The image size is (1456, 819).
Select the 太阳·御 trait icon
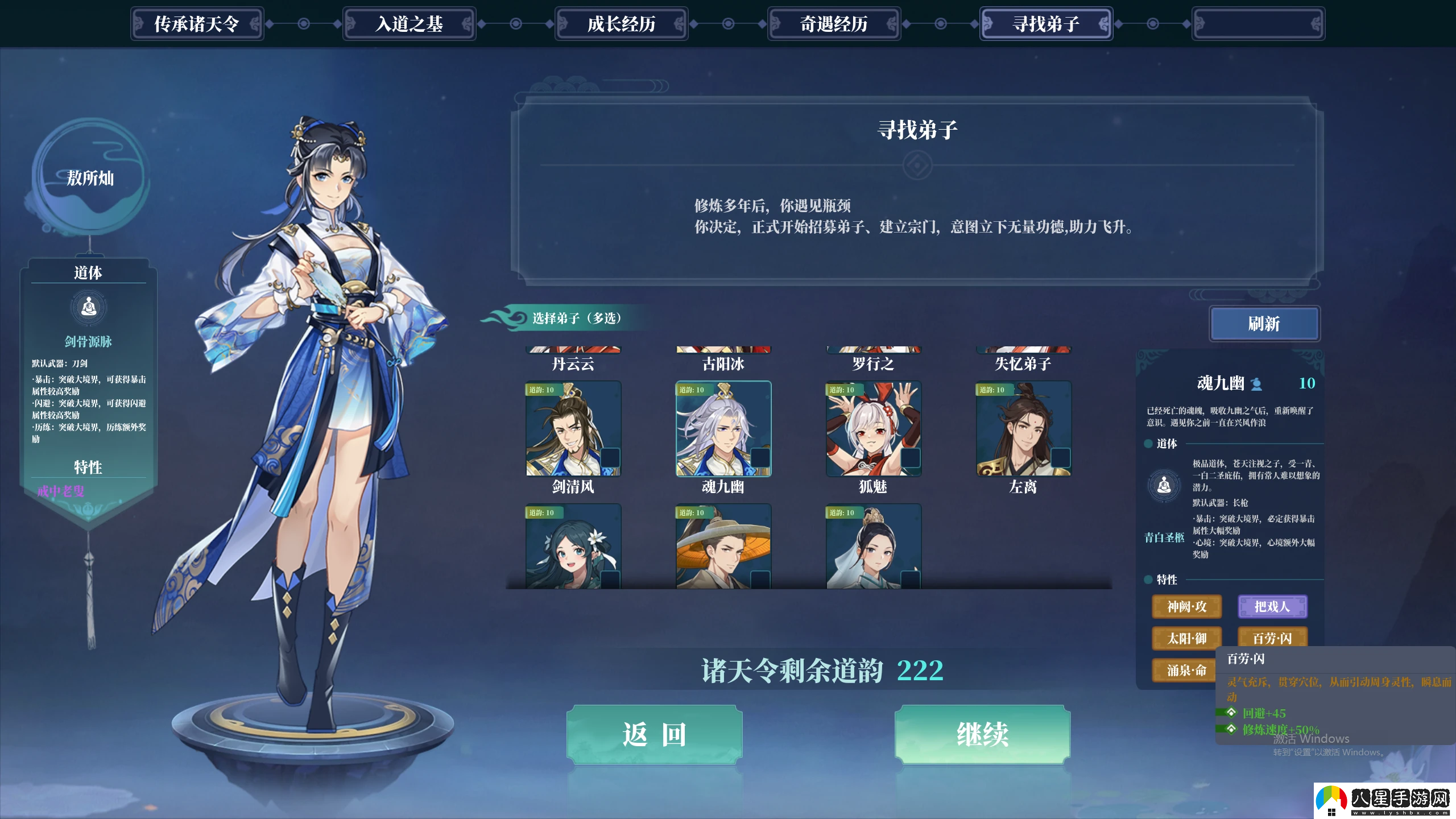tap(1186, 638)
